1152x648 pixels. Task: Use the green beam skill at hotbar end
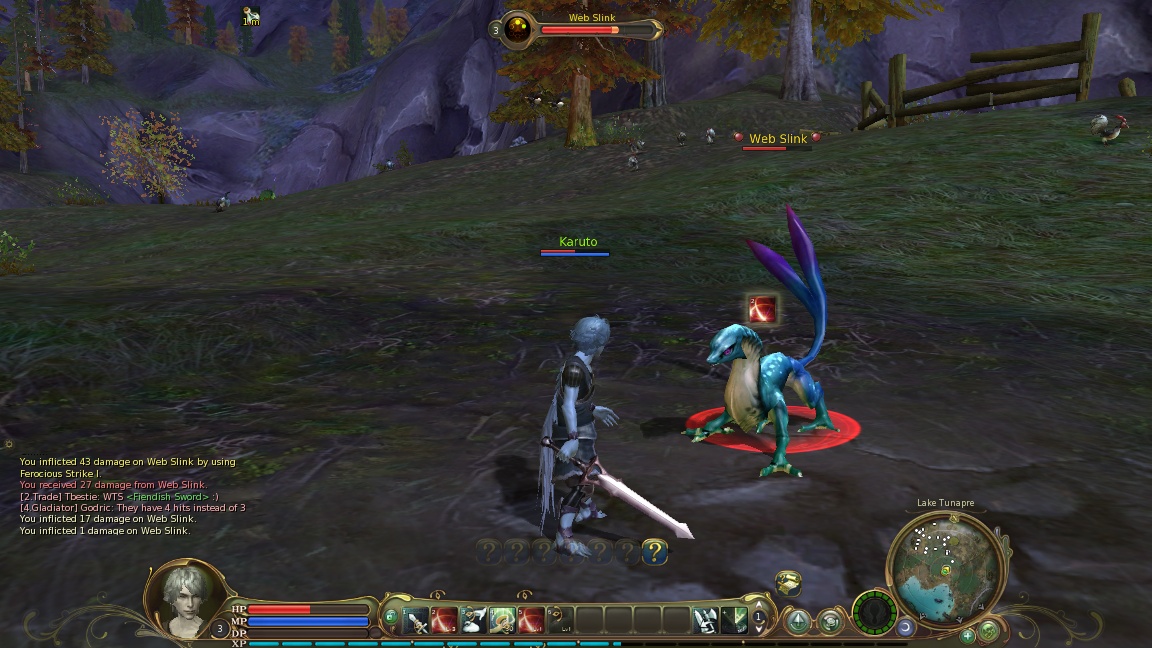735,620
